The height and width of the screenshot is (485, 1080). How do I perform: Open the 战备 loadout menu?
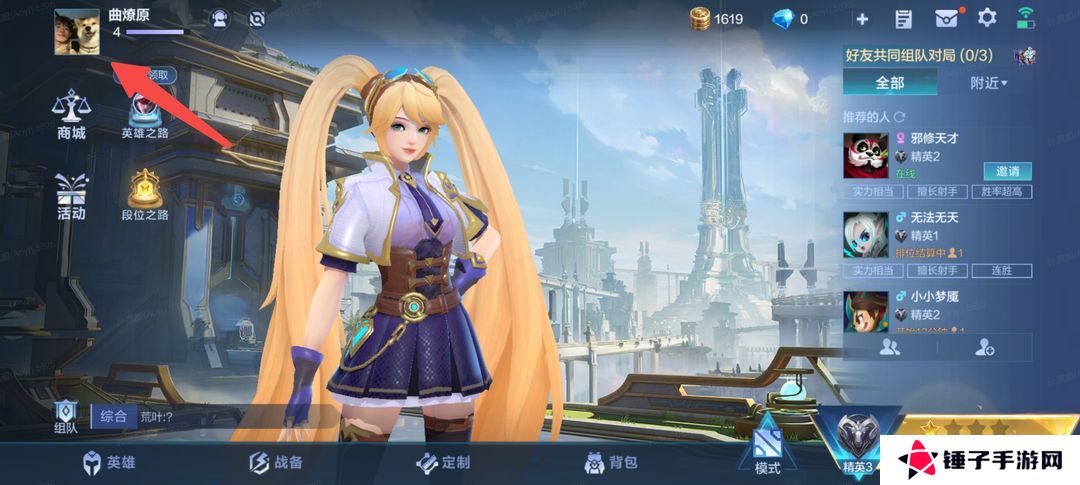(x=275, y=462)
